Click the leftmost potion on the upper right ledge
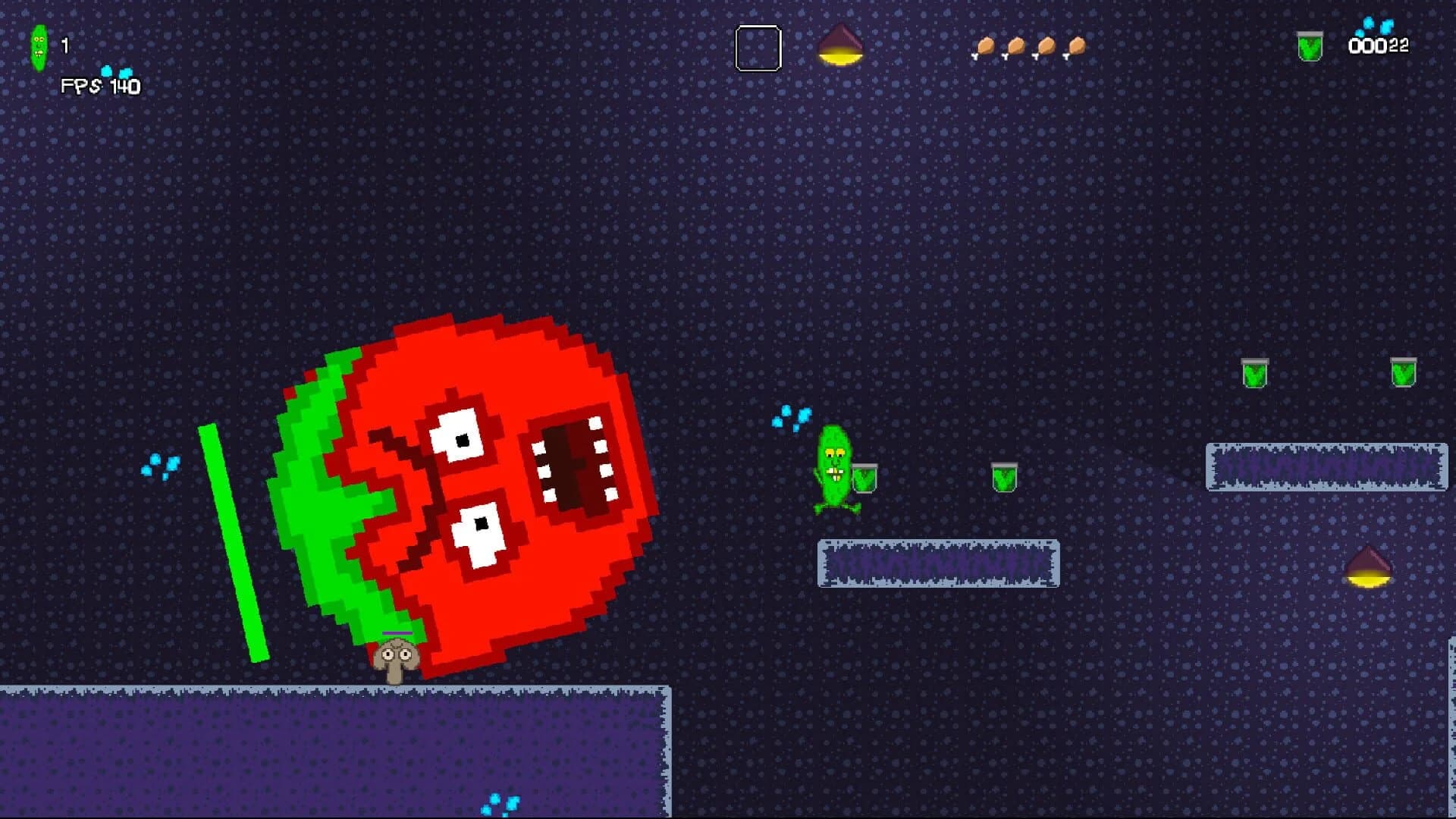1456x819 pixels. tap(1253, 373)
